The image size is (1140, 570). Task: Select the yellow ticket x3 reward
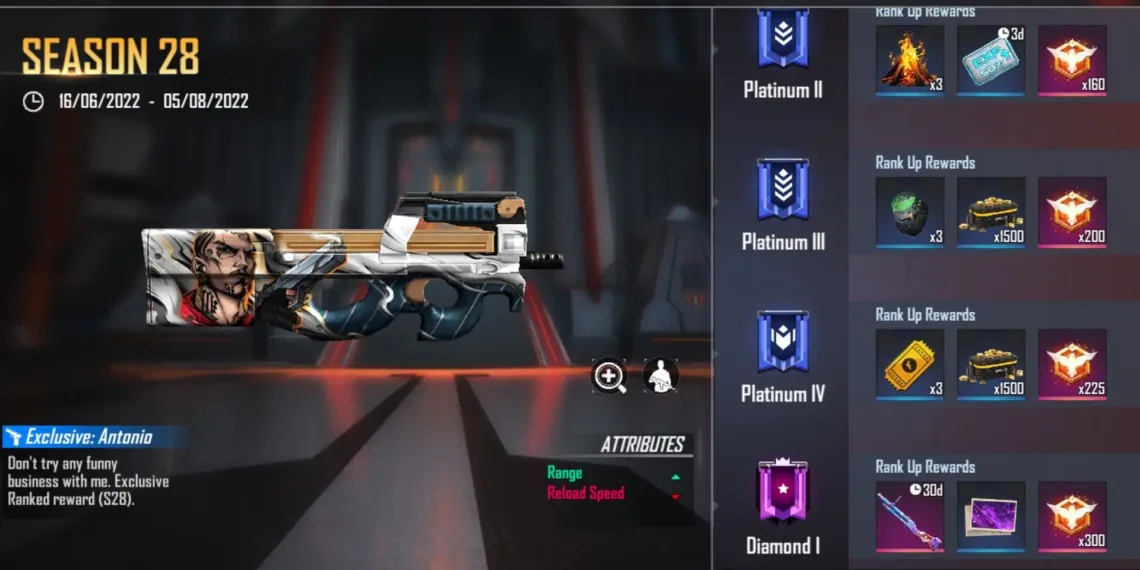pyautogui.click(x=910, y=364)
